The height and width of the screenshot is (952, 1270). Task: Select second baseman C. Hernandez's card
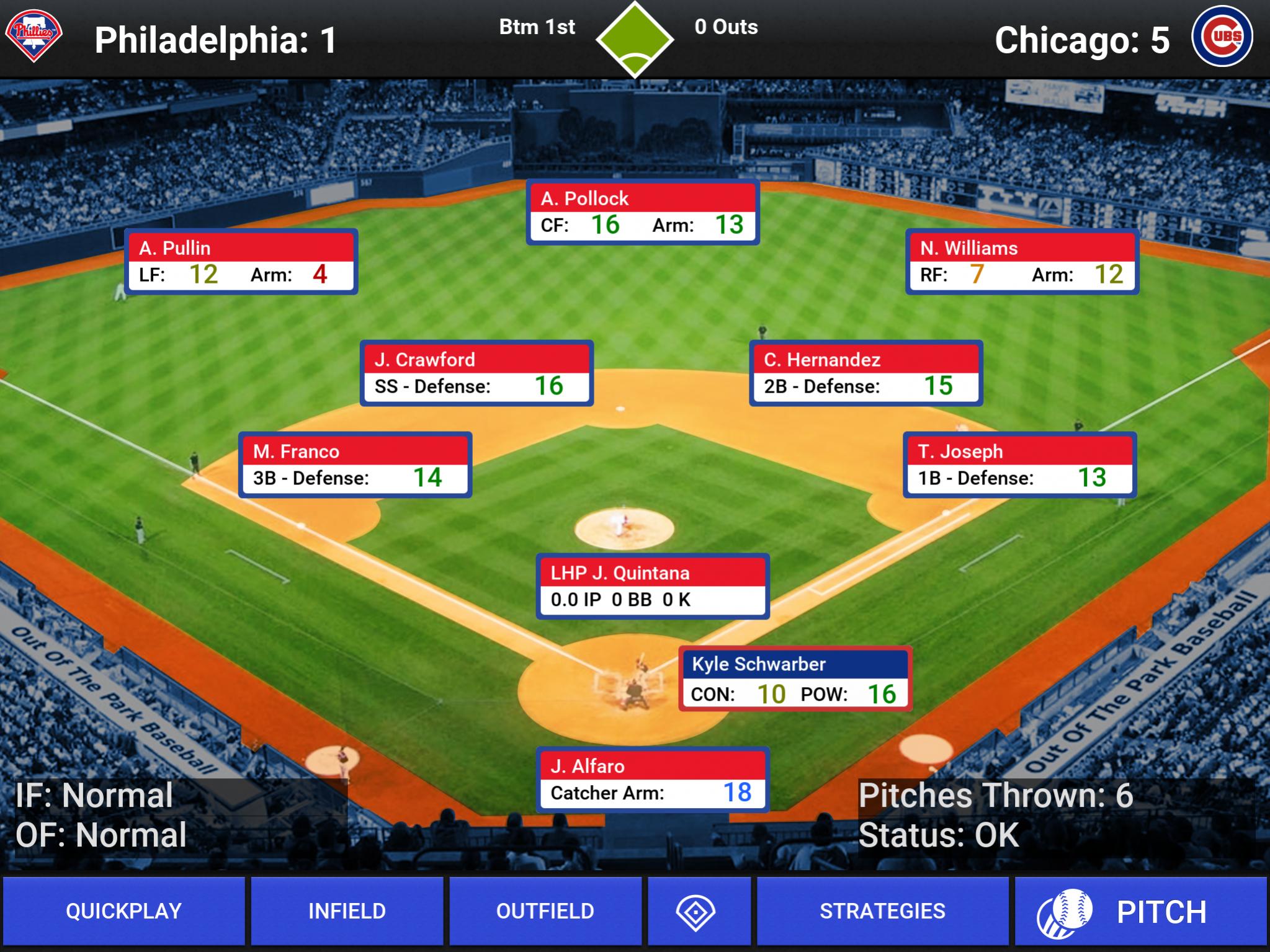coord(865,373)
